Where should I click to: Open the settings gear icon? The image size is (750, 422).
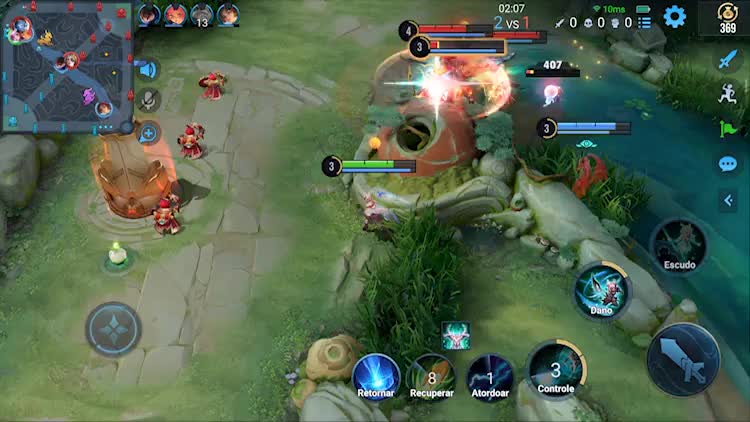[x=675, y=16]
